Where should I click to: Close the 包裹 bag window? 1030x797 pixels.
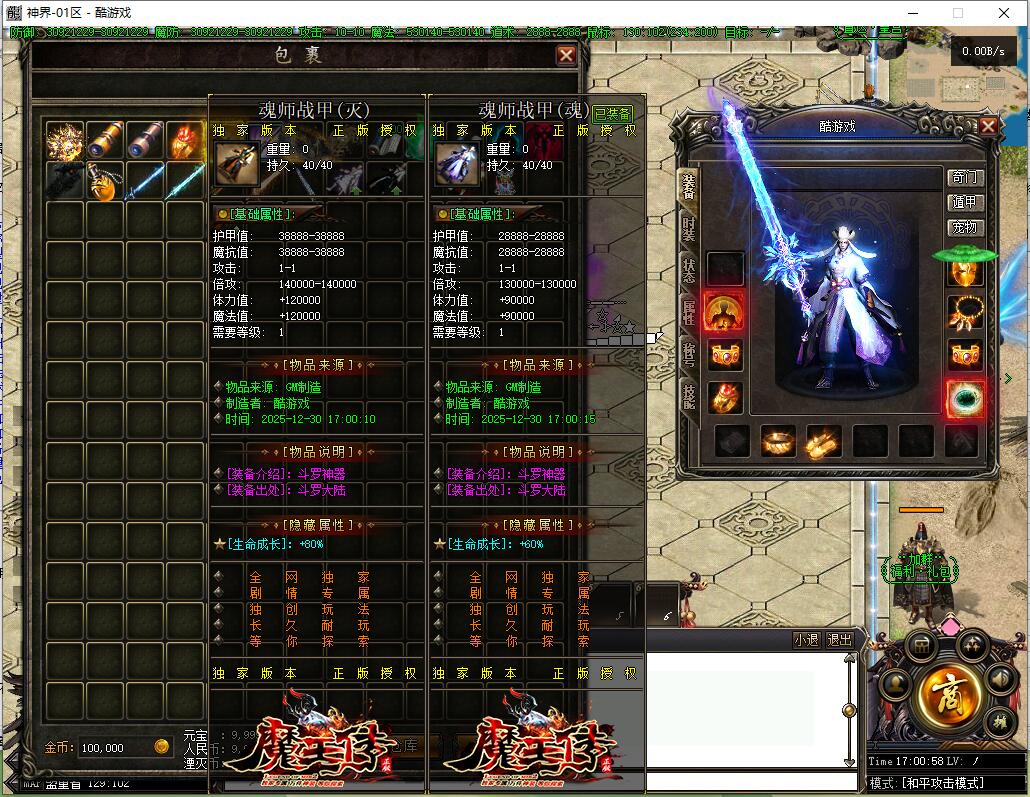click(566, 56)
